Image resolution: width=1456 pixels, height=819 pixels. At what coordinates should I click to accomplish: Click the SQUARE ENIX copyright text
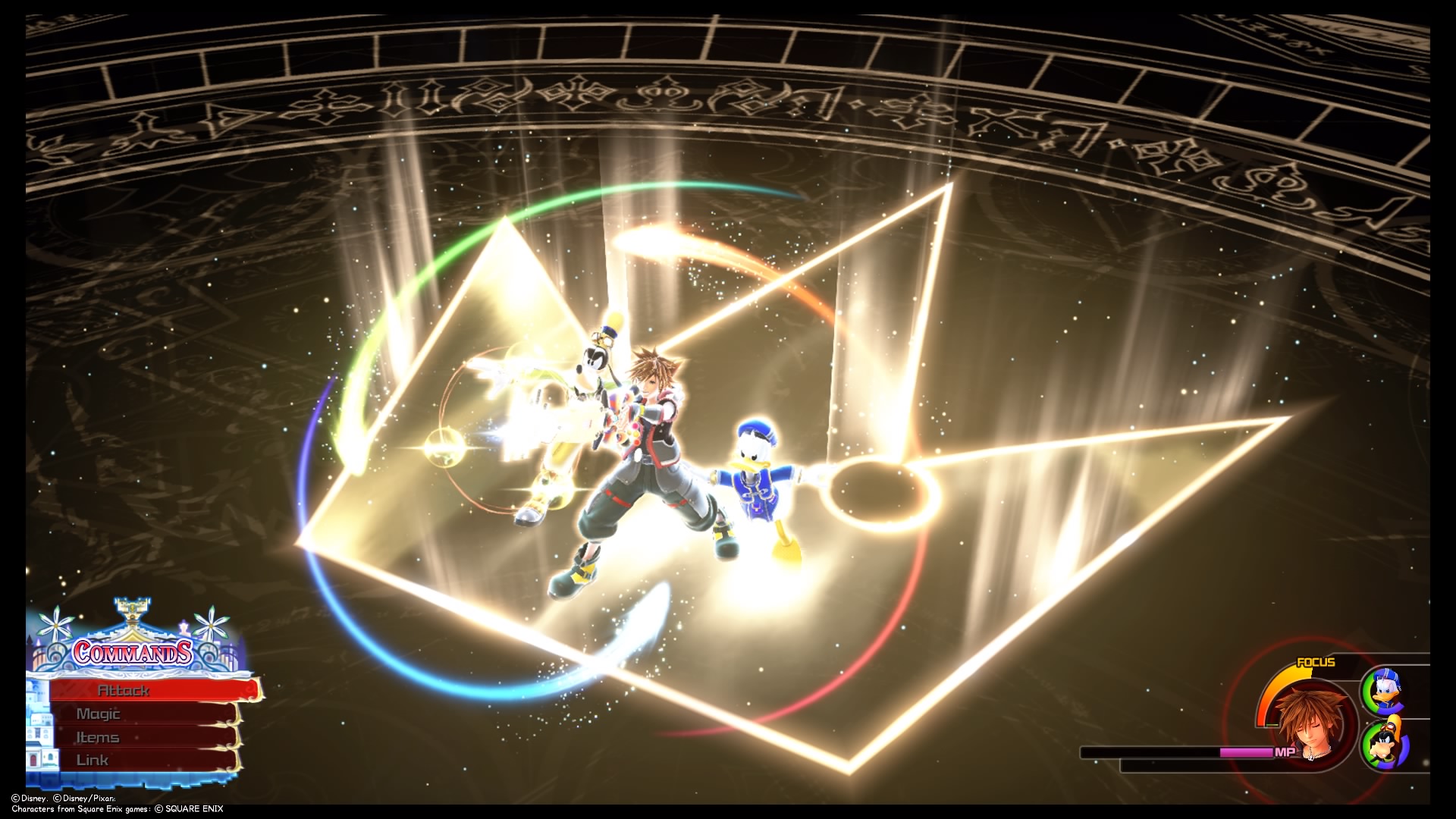point(192,808)
